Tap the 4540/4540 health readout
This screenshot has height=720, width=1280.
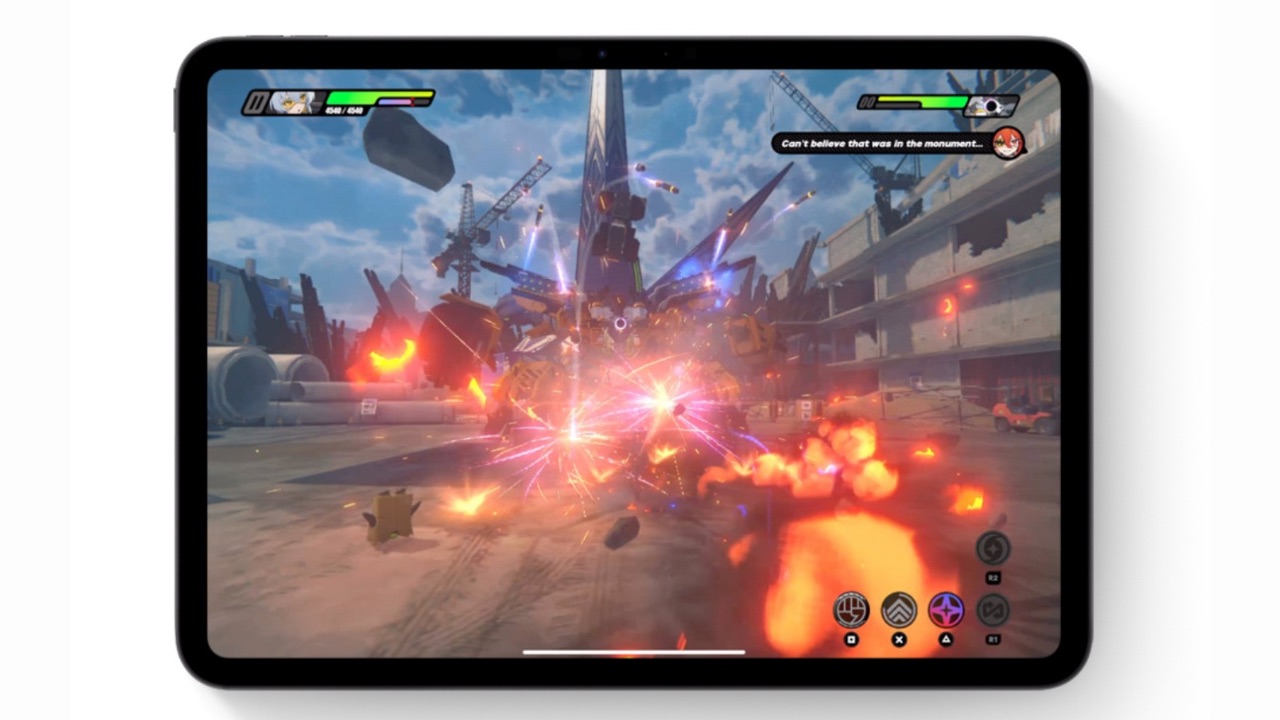(x=343, y=110)
